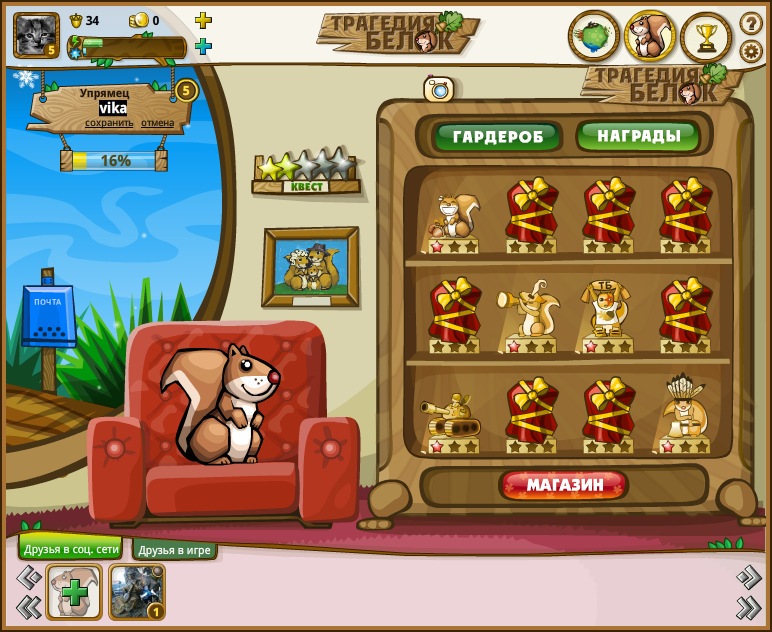Refill energy with the teal plus
The height and width of the screenshot is (632, 772).
click(x=203, y=46)
